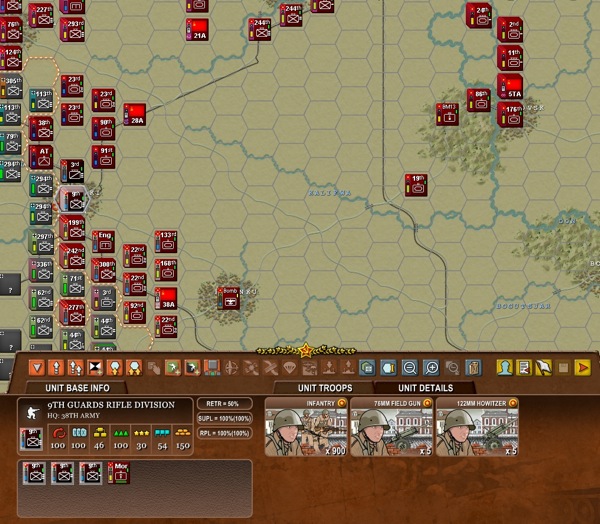Switch to the Unit Details tab
The width and height of the screenshot is (600, 524).
coord(425,388)
